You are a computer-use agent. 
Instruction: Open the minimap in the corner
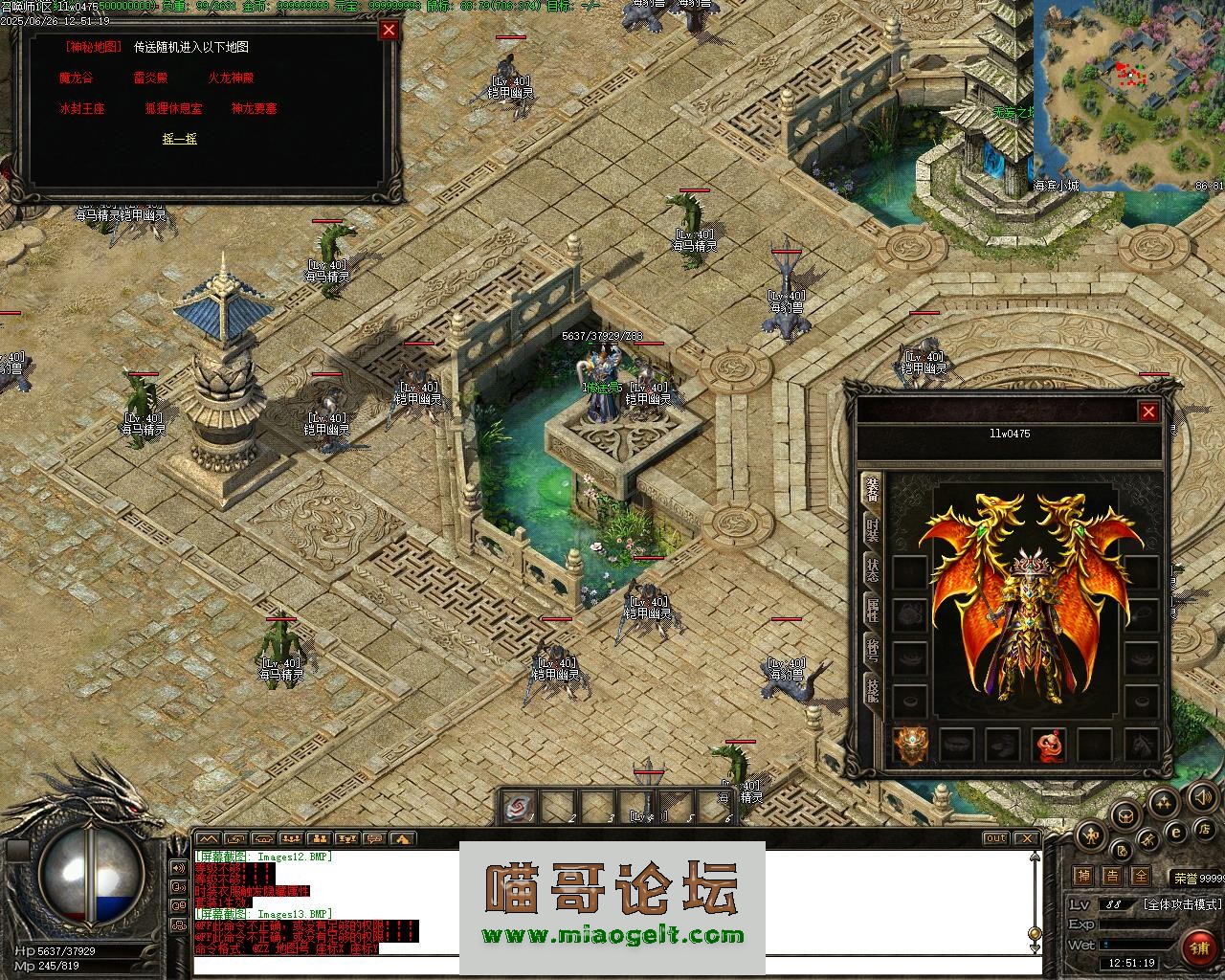[x=1127, y=91]
